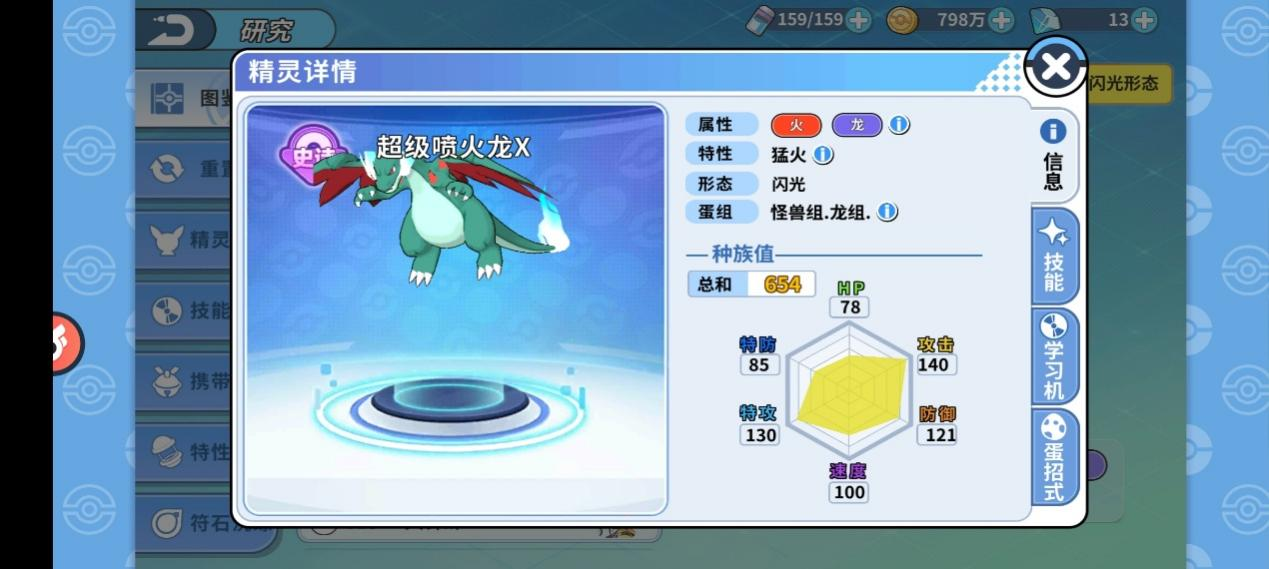Select the 蛋招式 egg moves tab
This screenshot has width=1269, height=569.
click(x=1054, y=457)
